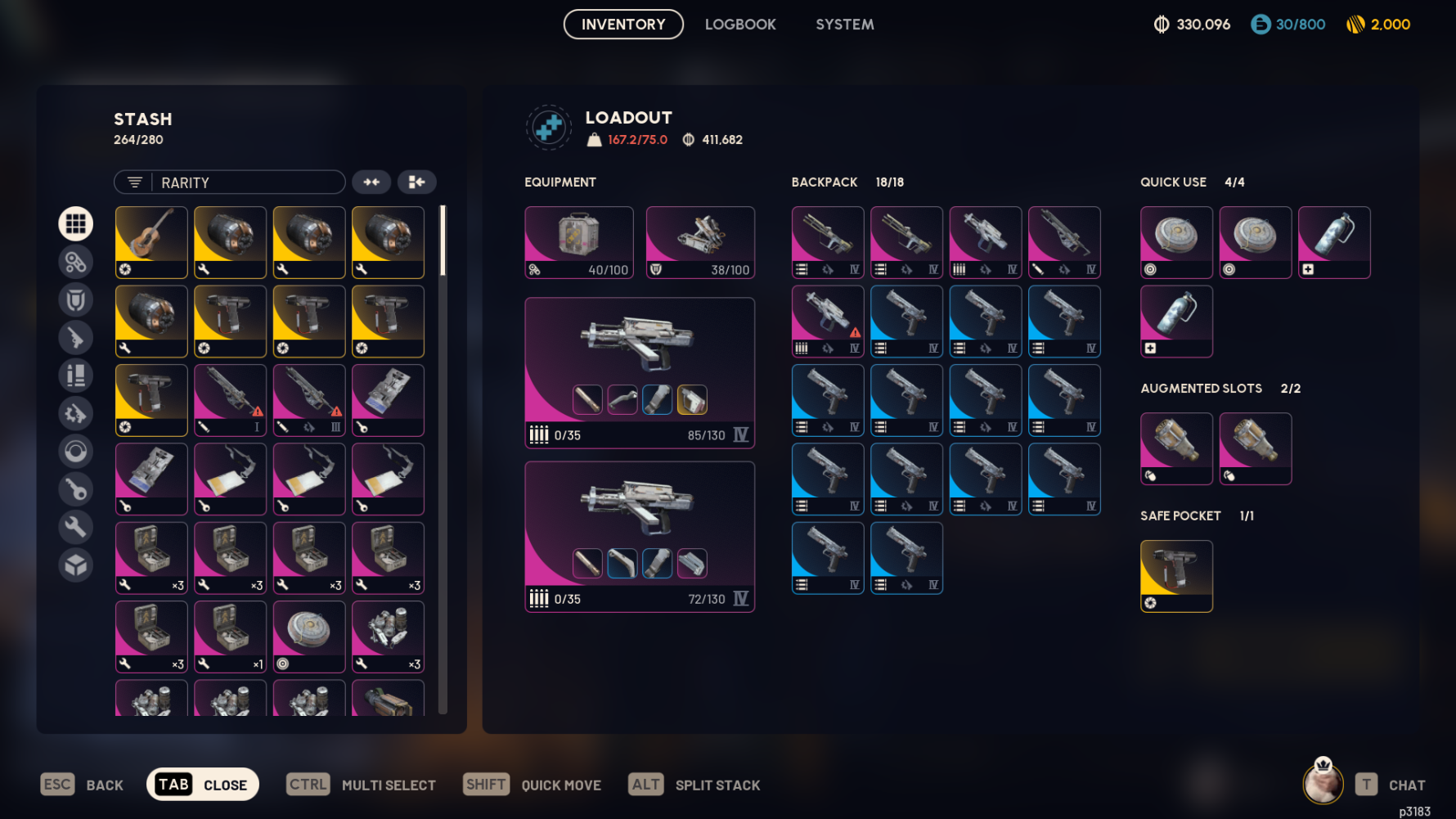Viewport: 1456px width, 819px height.
Task: Open the RARITY sorting dropdown
Action: click(x=245, y=182)
